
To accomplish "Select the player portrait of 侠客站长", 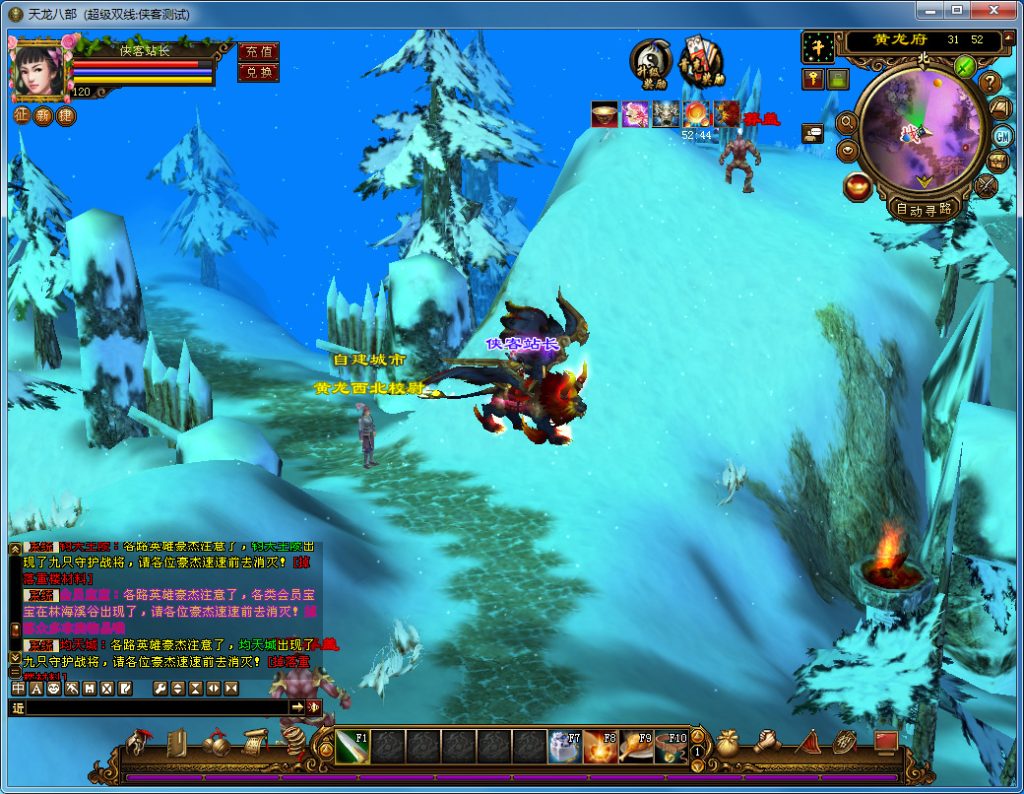I will point(38,68).
